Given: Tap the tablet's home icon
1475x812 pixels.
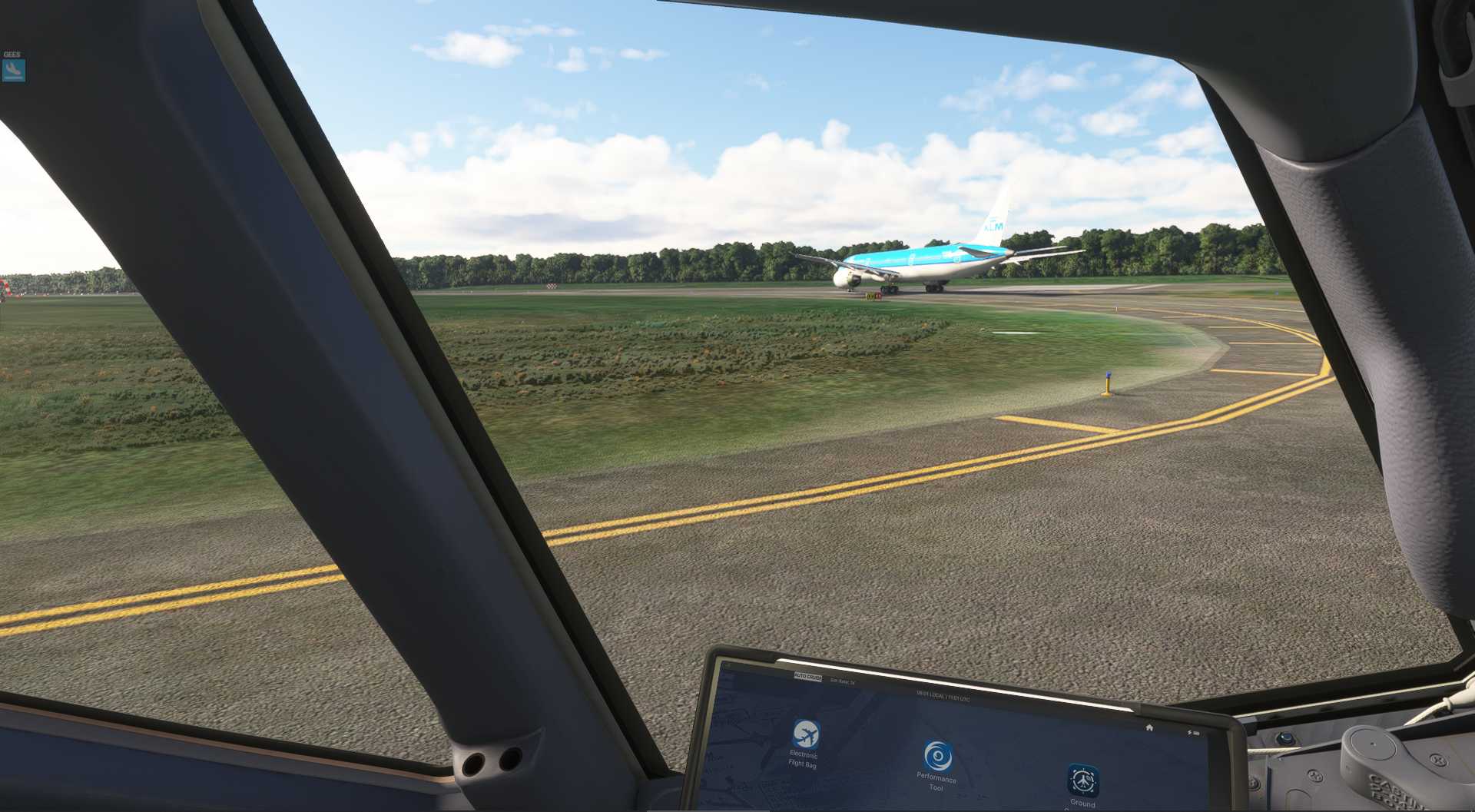Looking at the screenshot, I should click(1149, 727).
